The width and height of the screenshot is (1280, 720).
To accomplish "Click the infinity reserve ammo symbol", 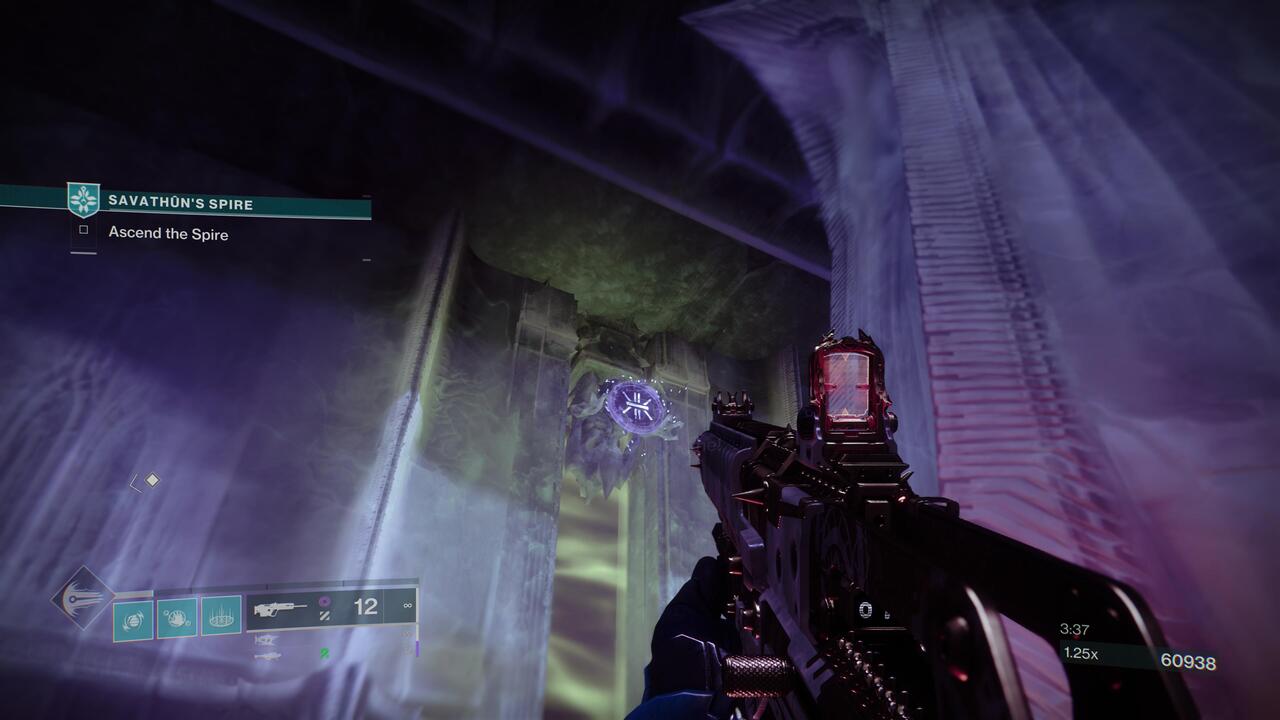I will pos(407,606).
